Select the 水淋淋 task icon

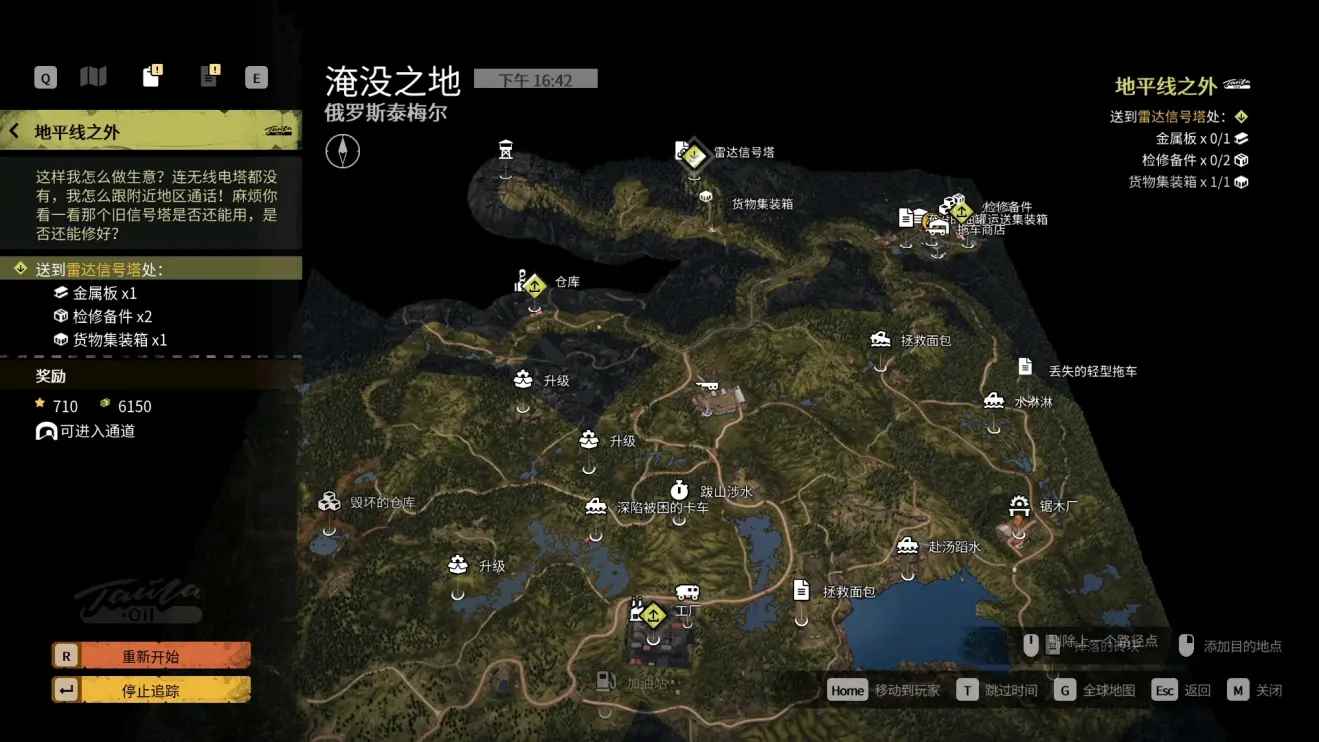tap(993, 400)
